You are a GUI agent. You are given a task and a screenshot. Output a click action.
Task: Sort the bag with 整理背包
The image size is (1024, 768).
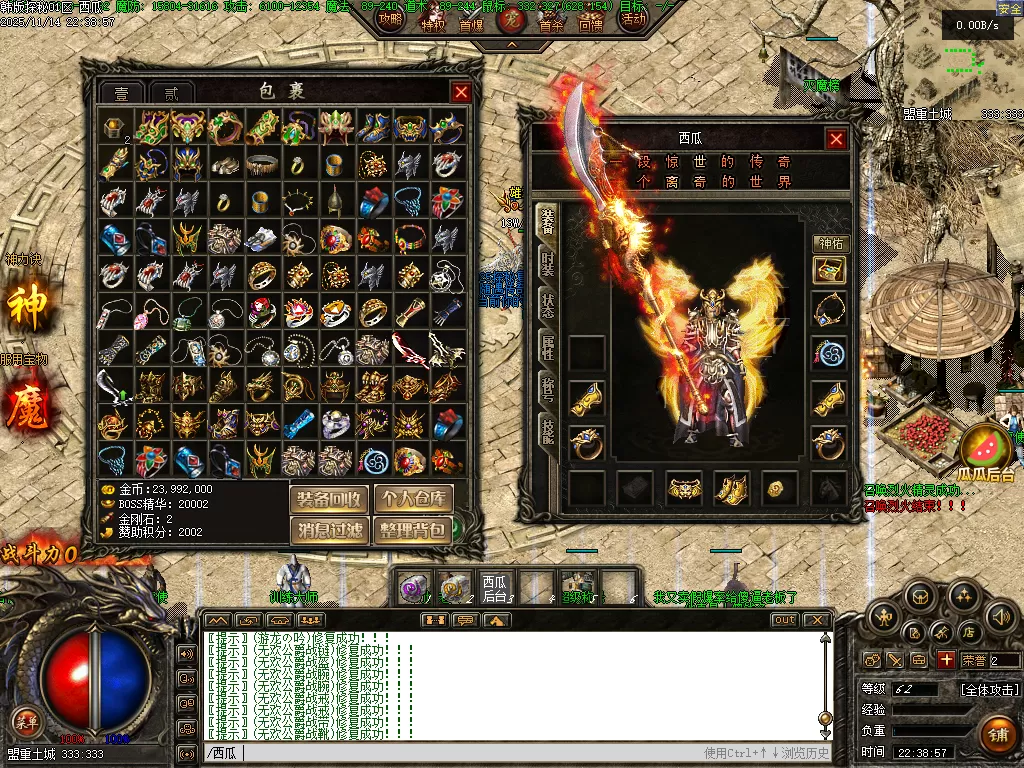click(413, 530)
